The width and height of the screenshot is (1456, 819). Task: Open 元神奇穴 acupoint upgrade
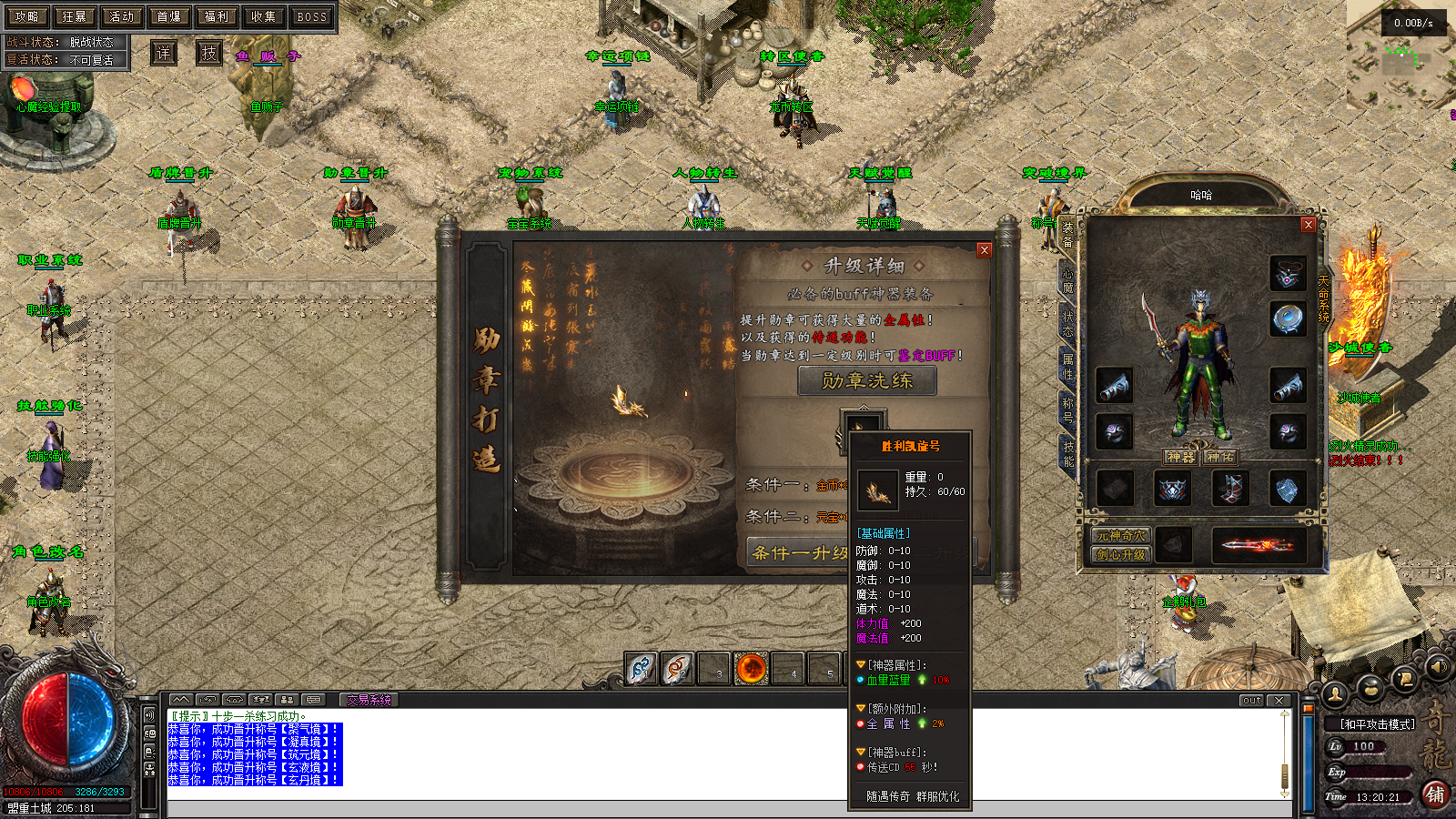pyautogui.click(x=1121, y=536)
